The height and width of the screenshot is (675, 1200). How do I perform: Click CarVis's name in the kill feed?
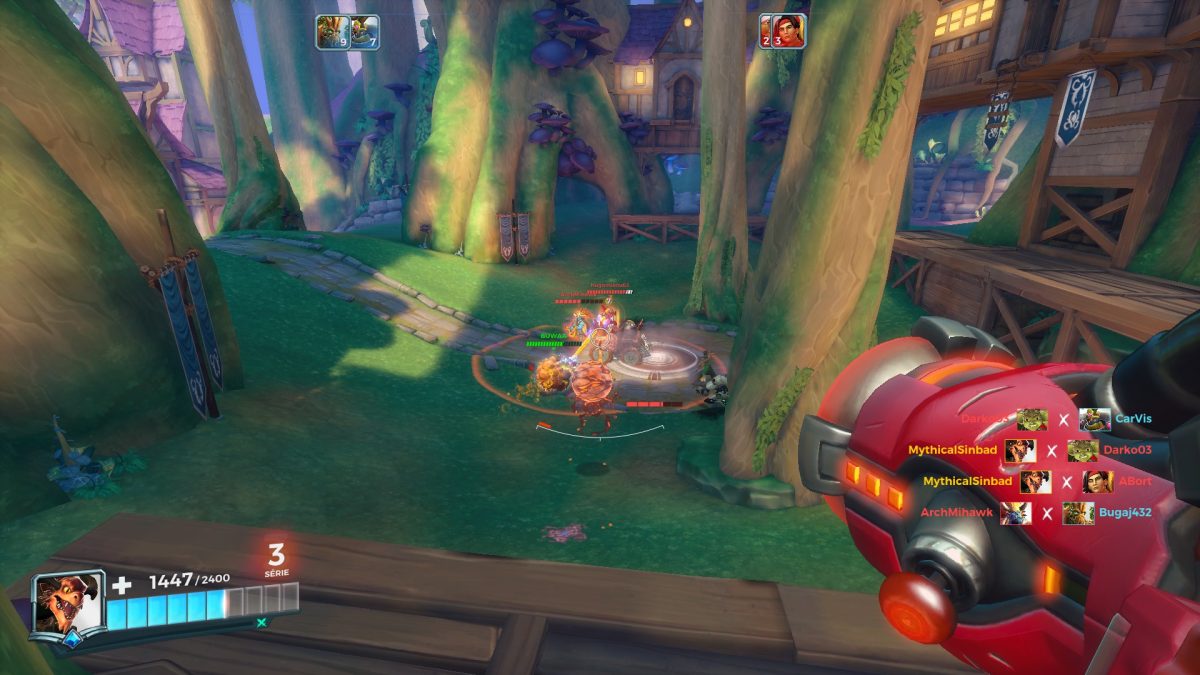[x=1133, y=419]
